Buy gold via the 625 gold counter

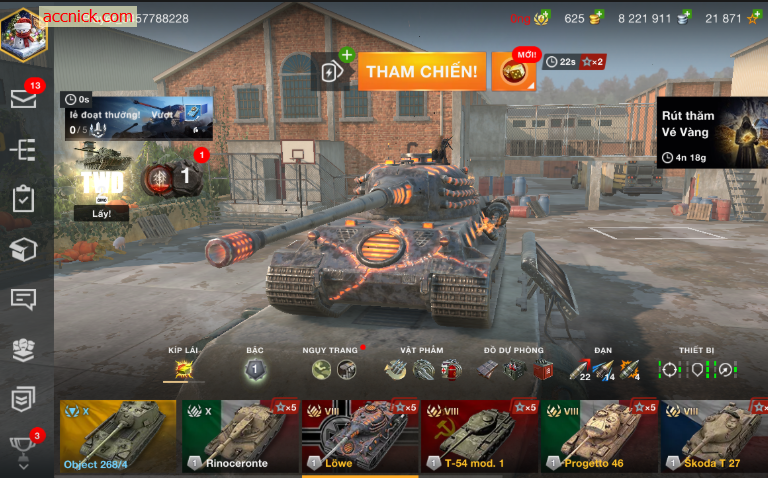585,18
